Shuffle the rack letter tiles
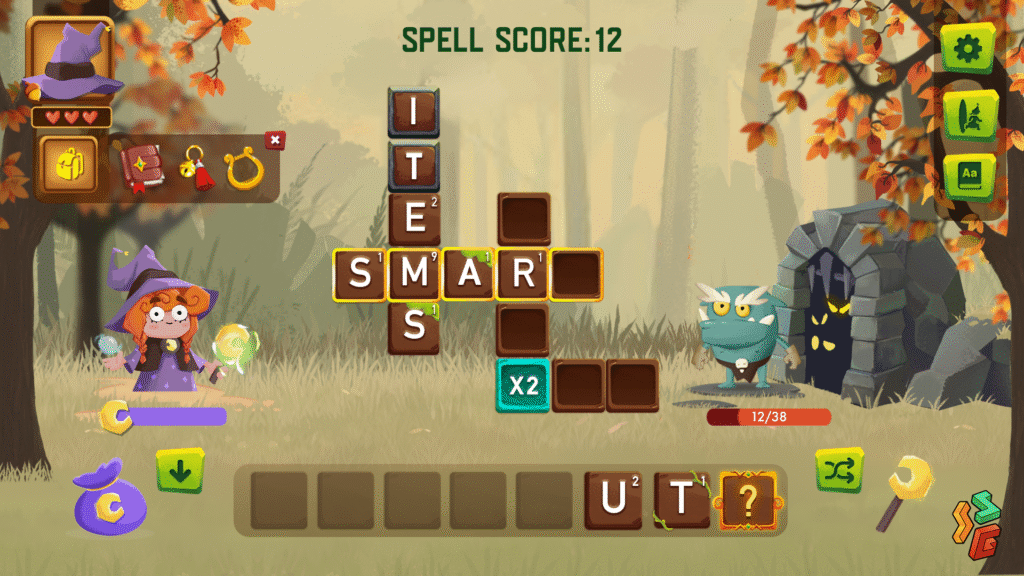This screenshot has height=576, width=1024. pos(839,470)
